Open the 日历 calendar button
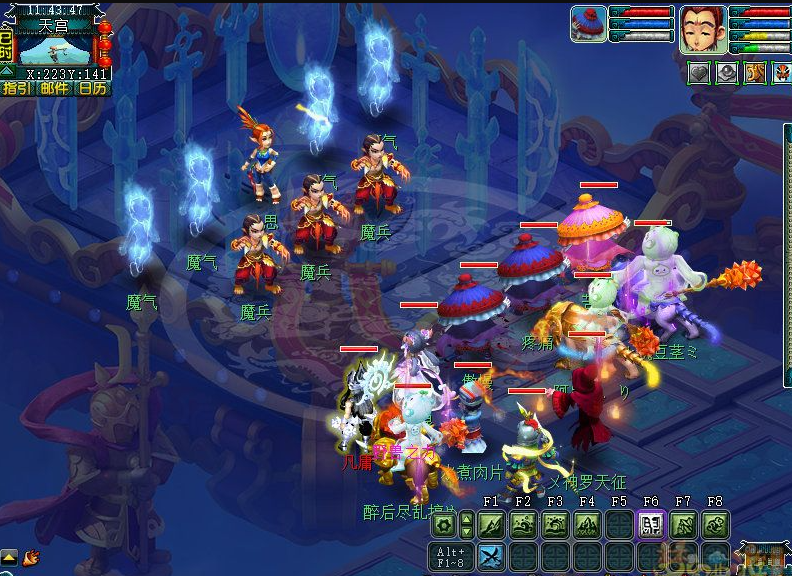 pos(93,88)
